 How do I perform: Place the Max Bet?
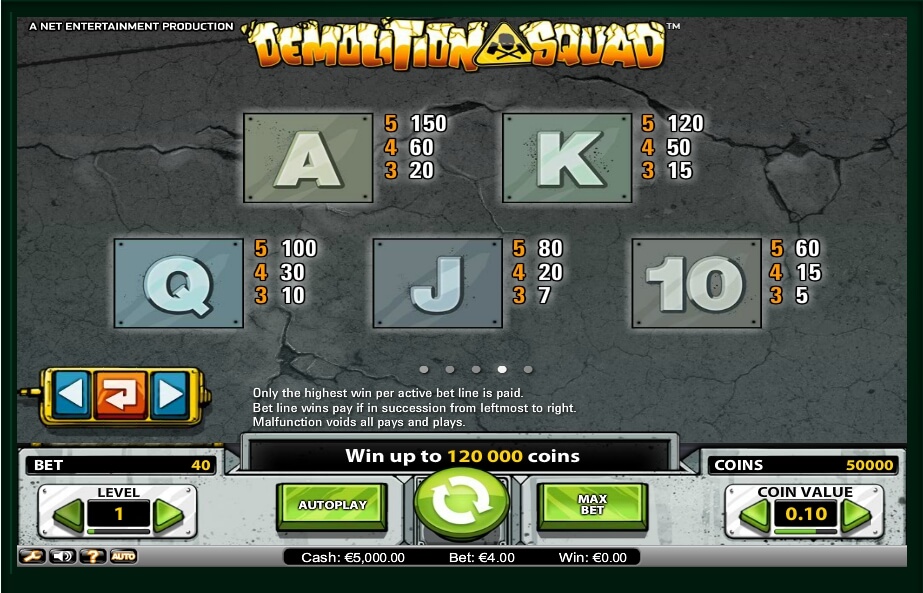[592, 506]
